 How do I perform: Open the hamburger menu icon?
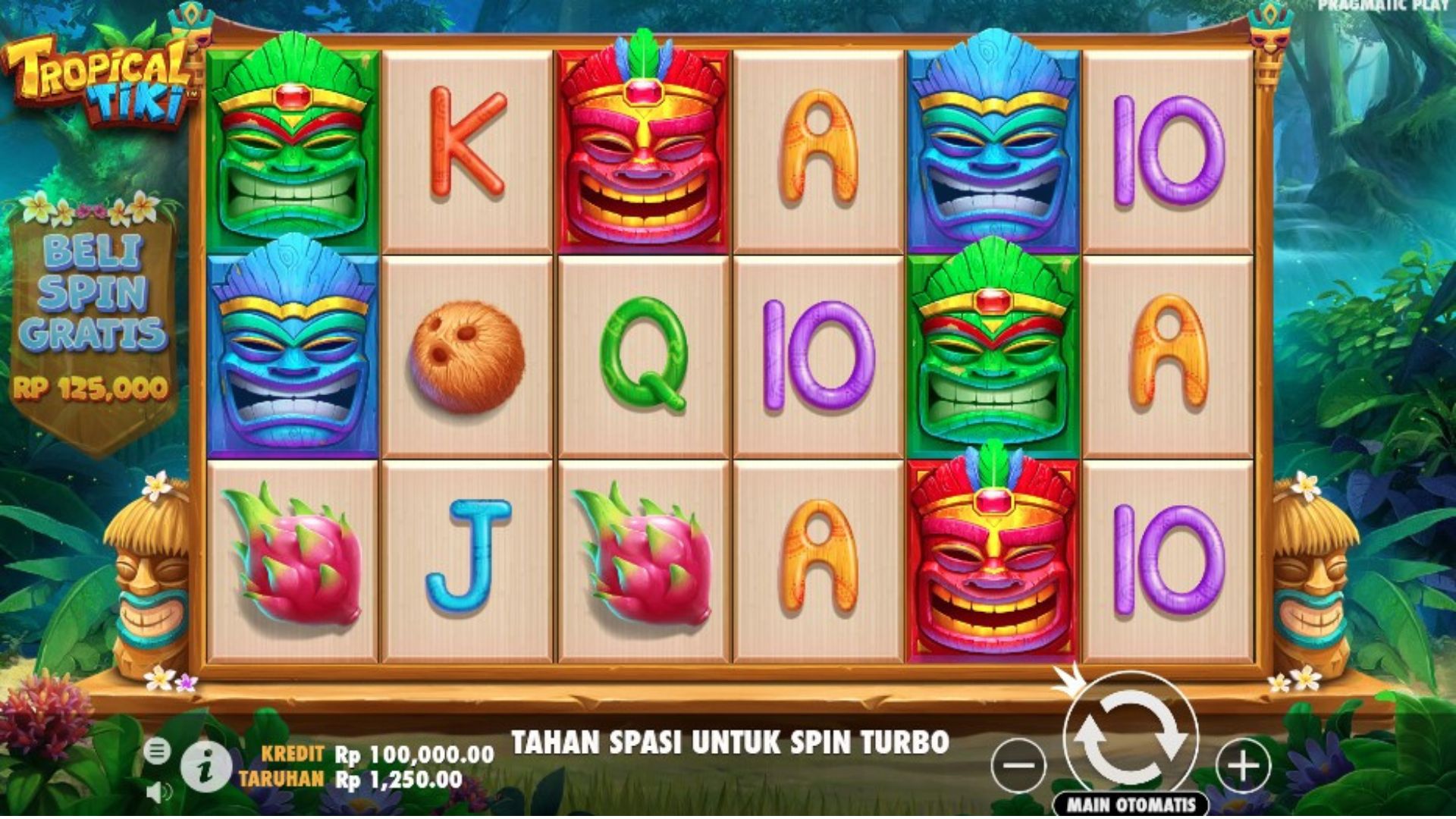tap(157, 751)
